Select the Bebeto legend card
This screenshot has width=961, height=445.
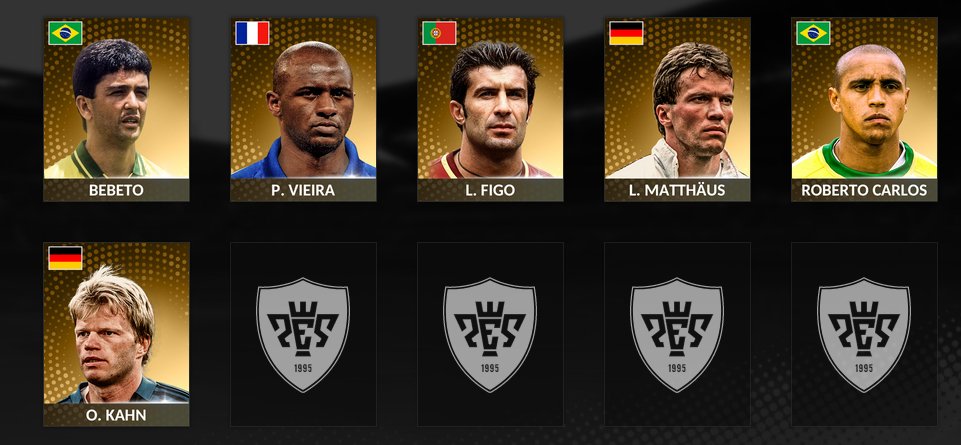[116, 109]
